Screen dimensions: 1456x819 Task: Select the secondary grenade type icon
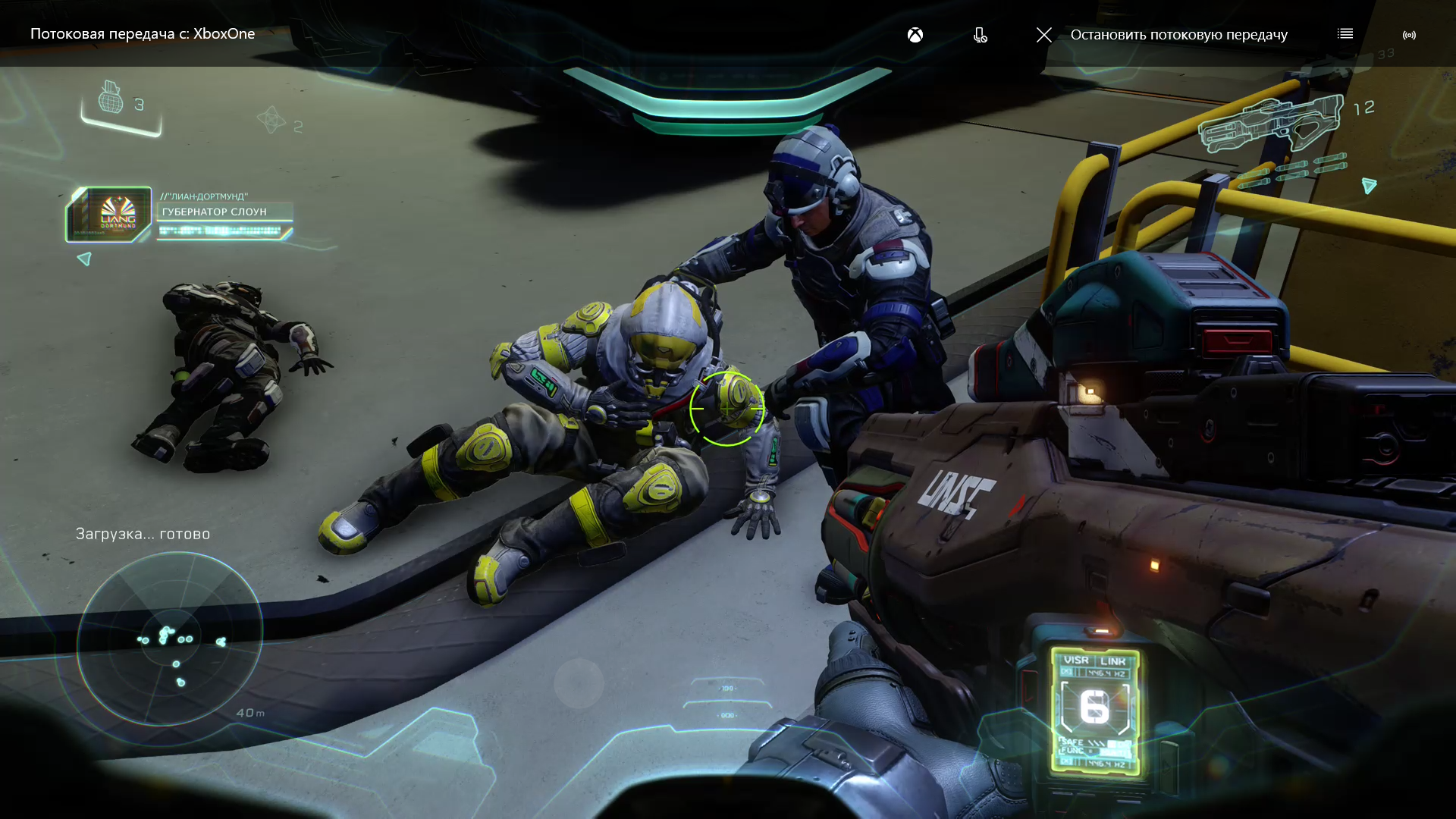click(271, 120)
